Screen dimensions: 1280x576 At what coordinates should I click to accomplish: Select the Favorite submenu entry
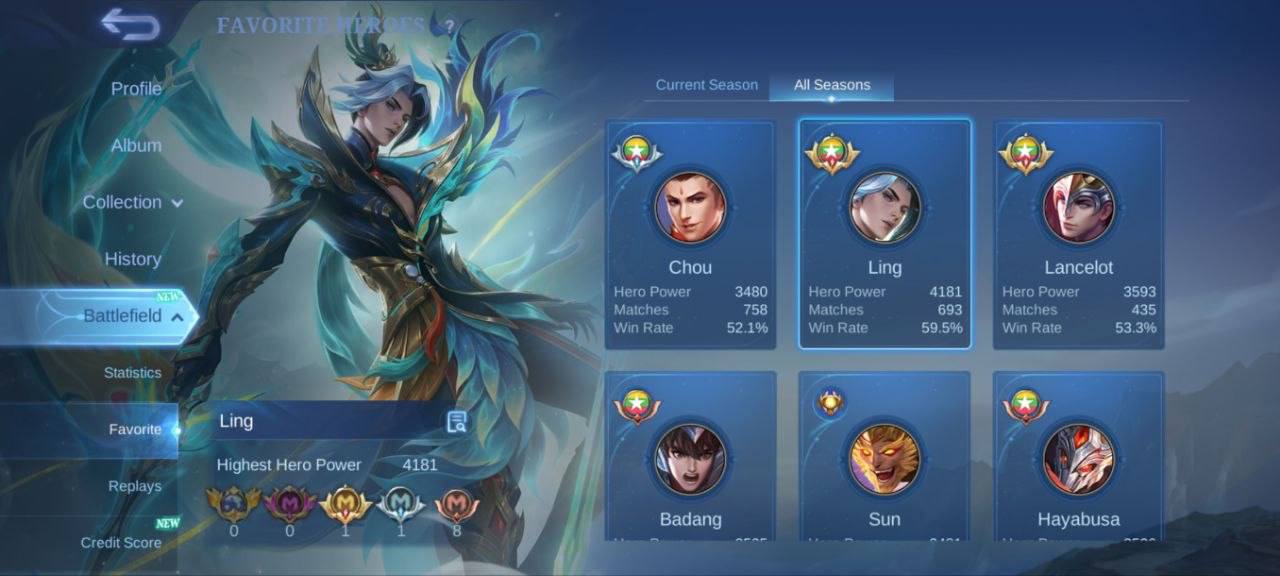tap(135, 429)
